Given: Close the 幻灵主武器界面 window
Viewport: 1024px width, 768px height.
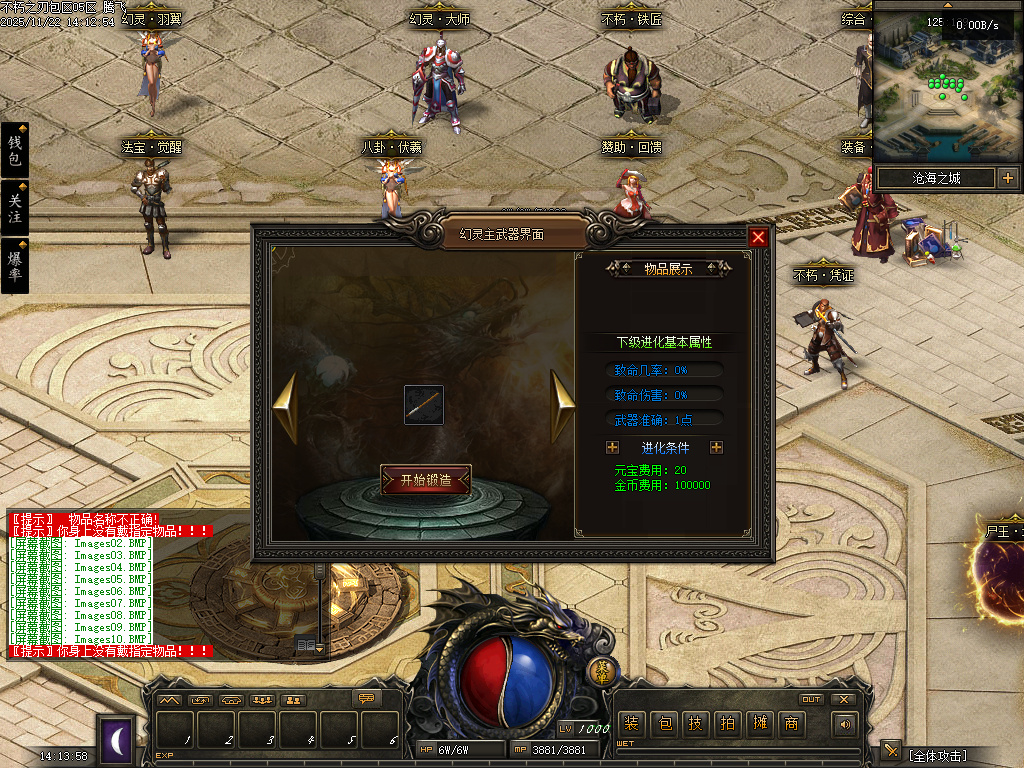Looking at the screenshot, I should (x=759, y=237).
